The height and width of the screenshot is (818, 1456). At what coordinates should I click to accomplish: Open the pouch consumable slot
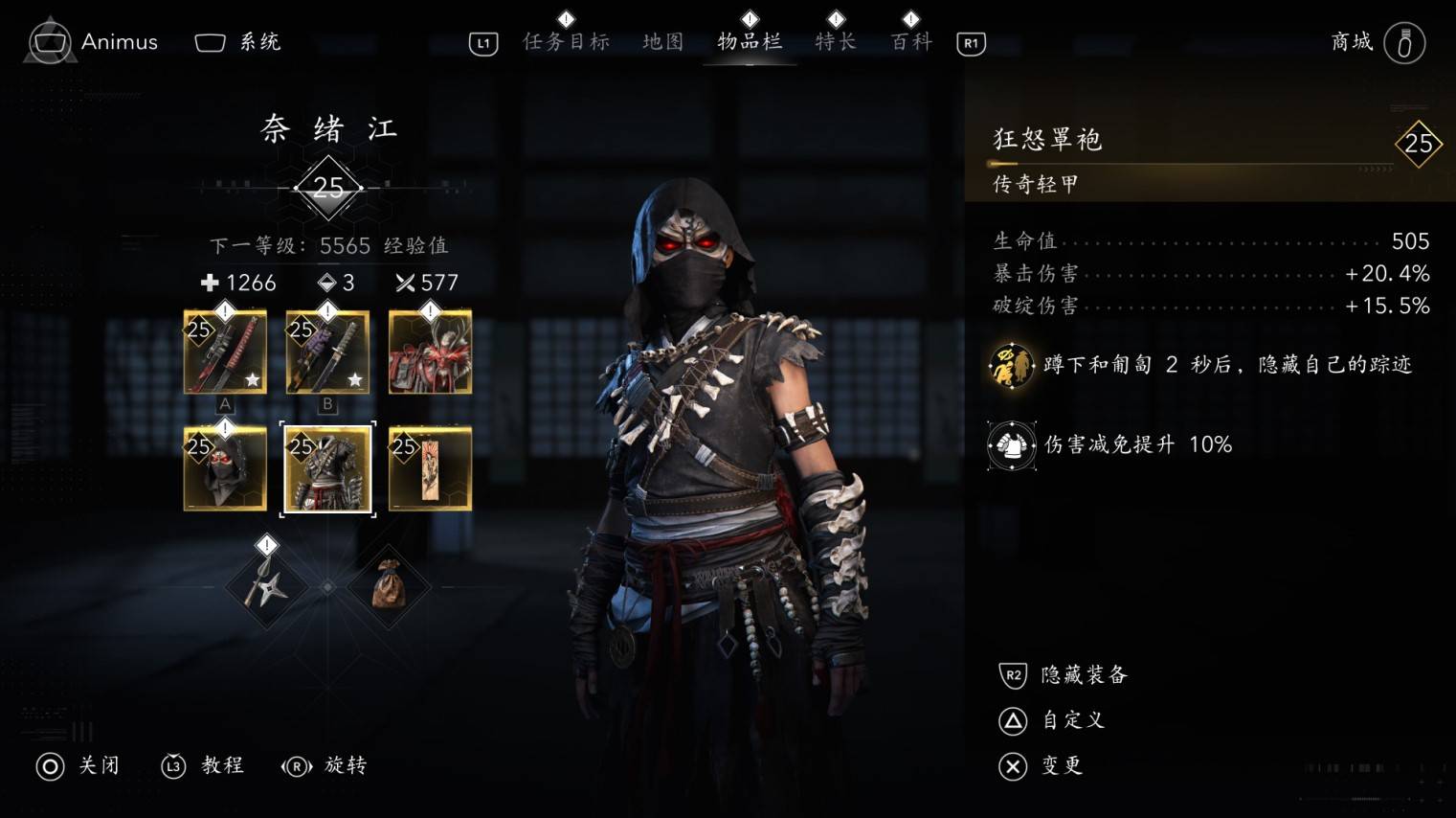tap(389, 586)
